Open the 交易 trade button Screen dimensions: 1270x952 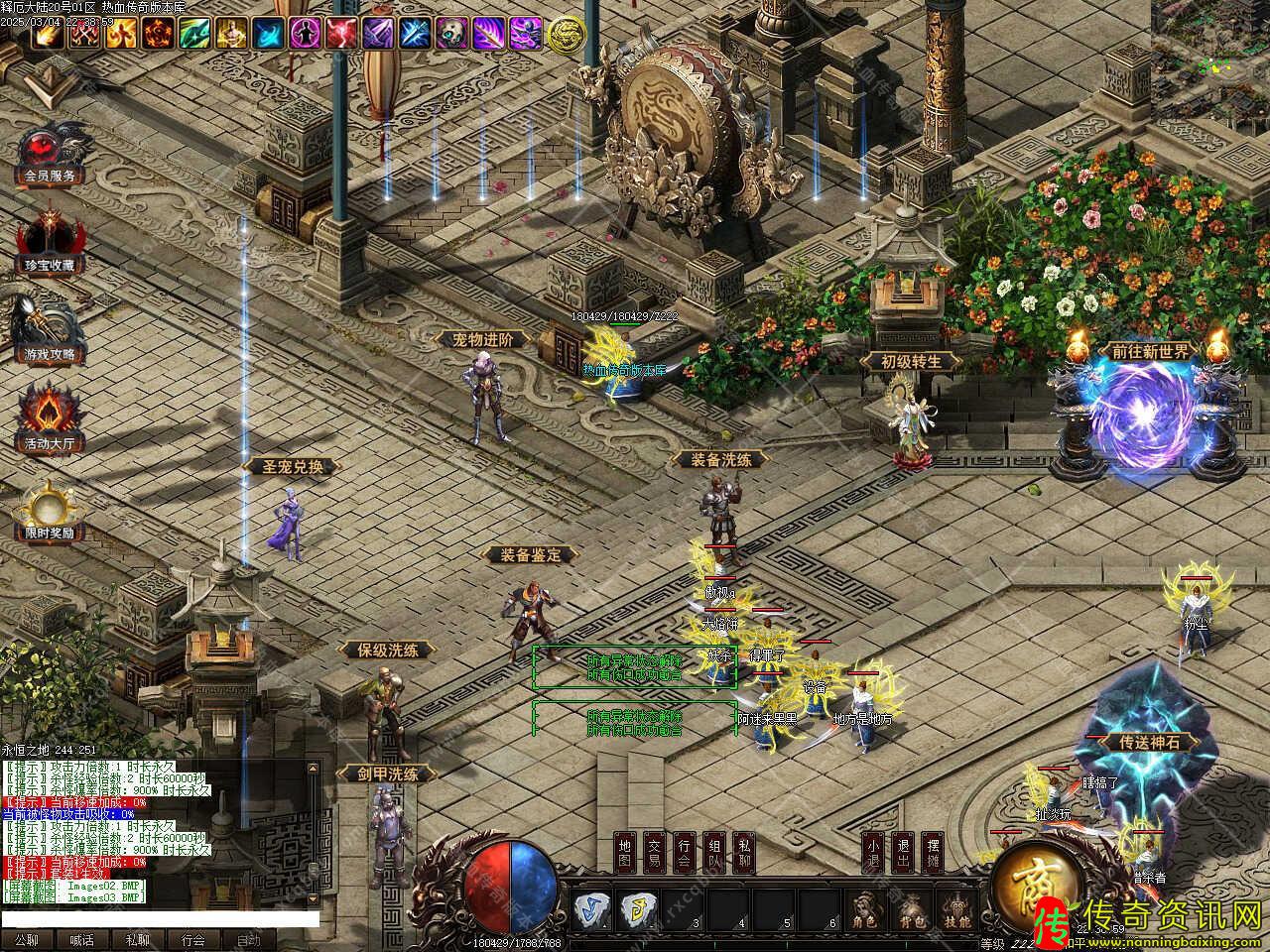(654, 852)
